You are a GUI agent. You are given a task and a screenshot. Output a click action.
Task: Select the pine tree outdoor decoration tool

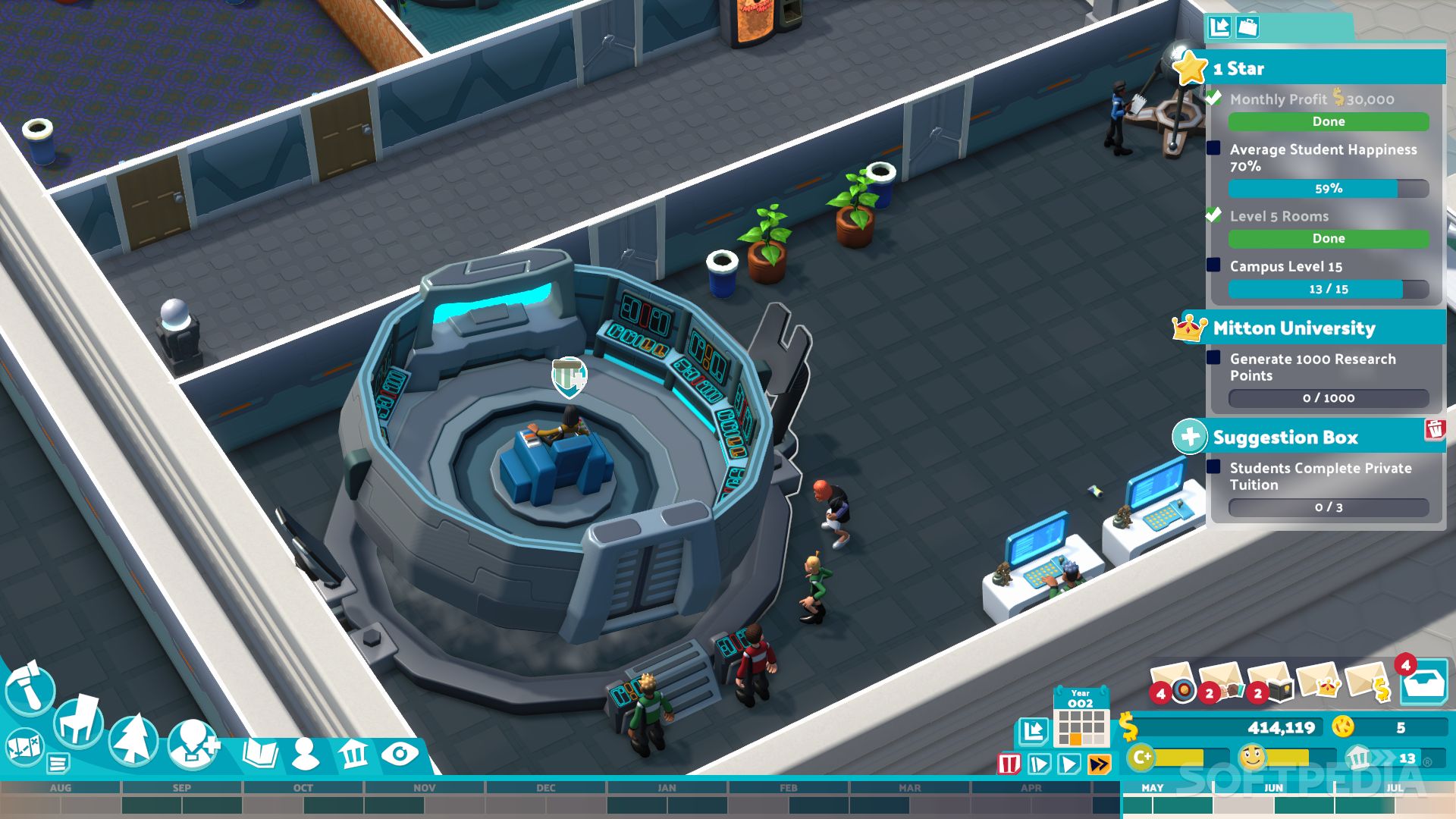[x=133, y=740]
